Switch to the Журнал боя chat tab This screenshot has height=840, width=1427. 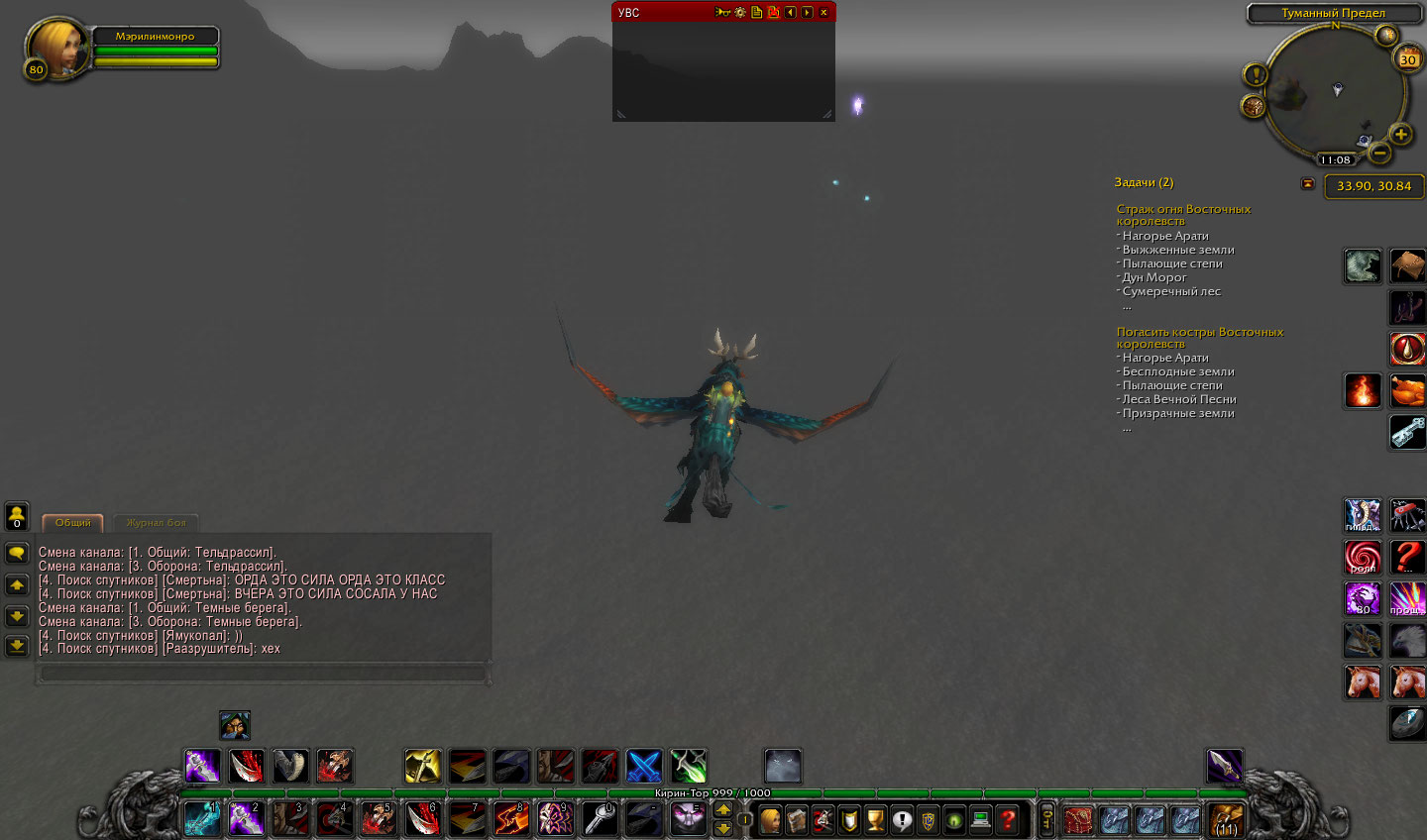click(x=156, y=523)
